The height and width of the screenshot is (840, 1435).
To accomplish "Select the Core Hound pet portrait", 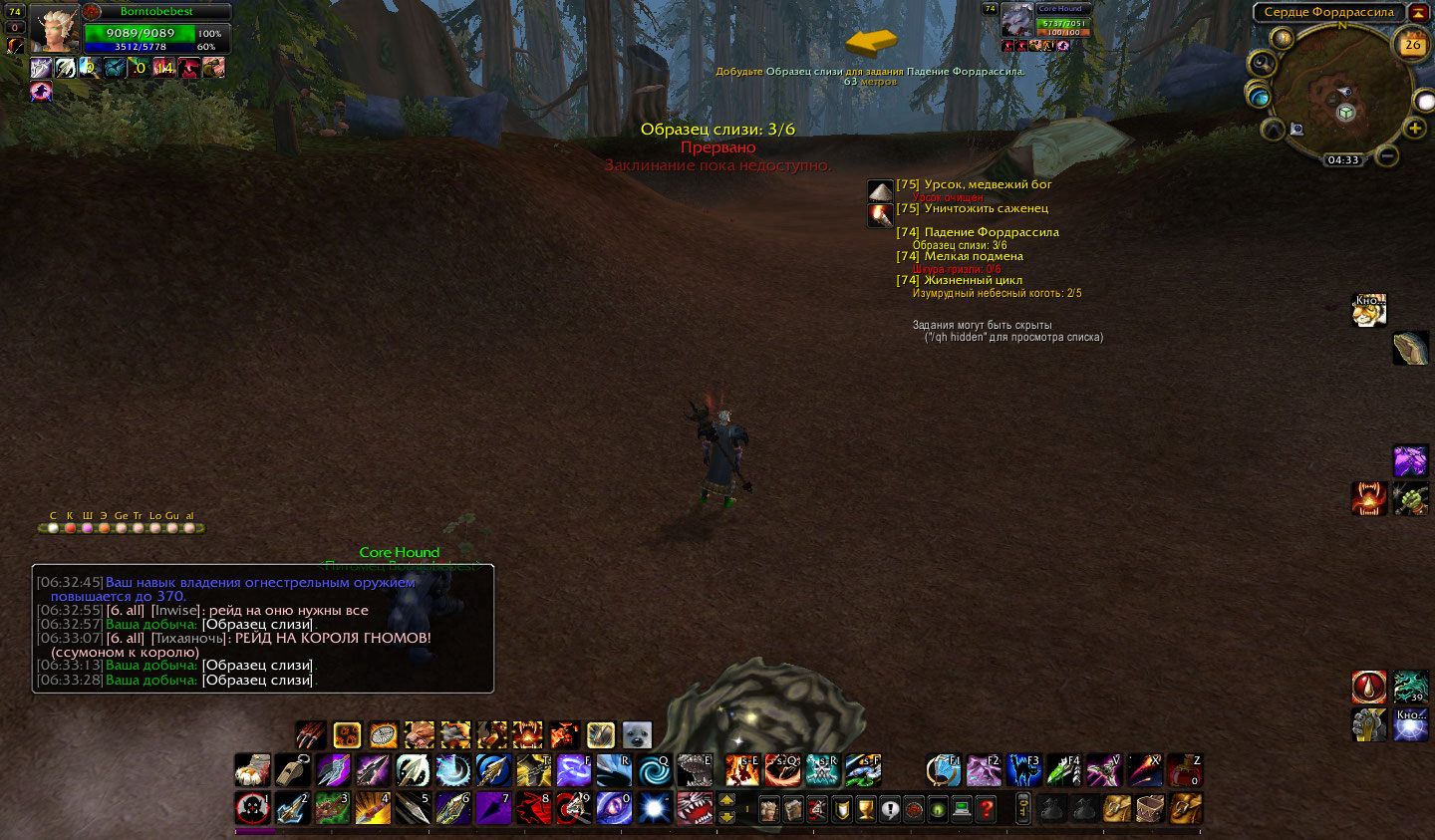I will [x=1017, y=22].
